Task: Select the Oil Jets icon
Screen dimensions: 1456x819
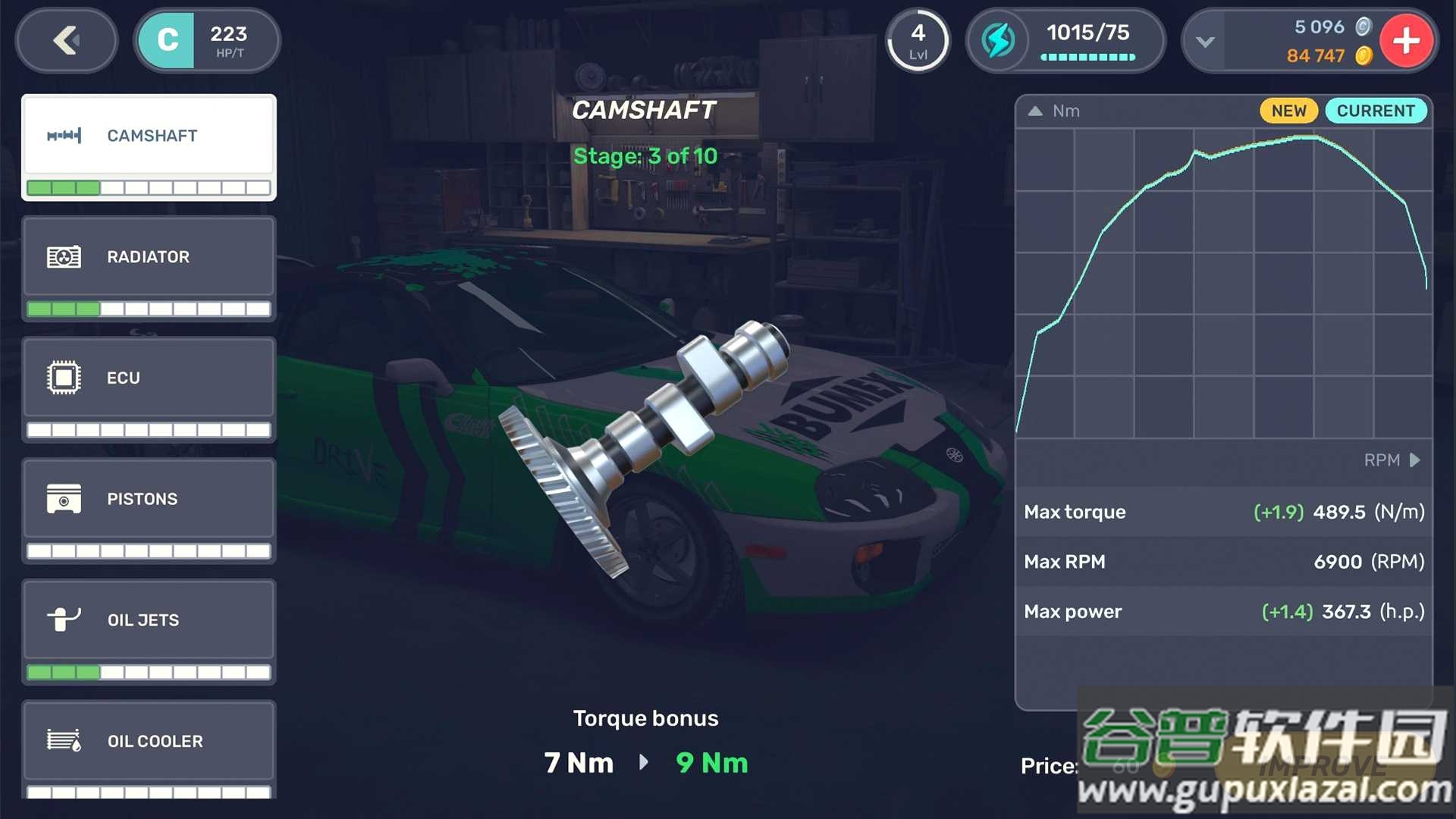Action: point(64,620)
